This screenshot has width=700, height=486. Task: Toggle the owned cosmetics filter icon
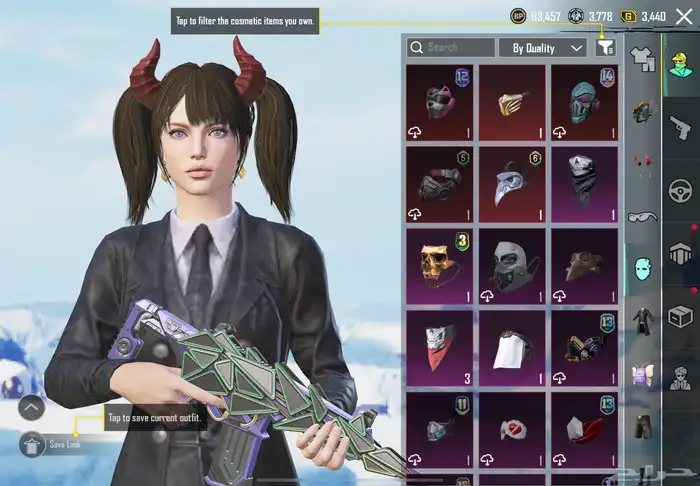[x=605, y=47]
